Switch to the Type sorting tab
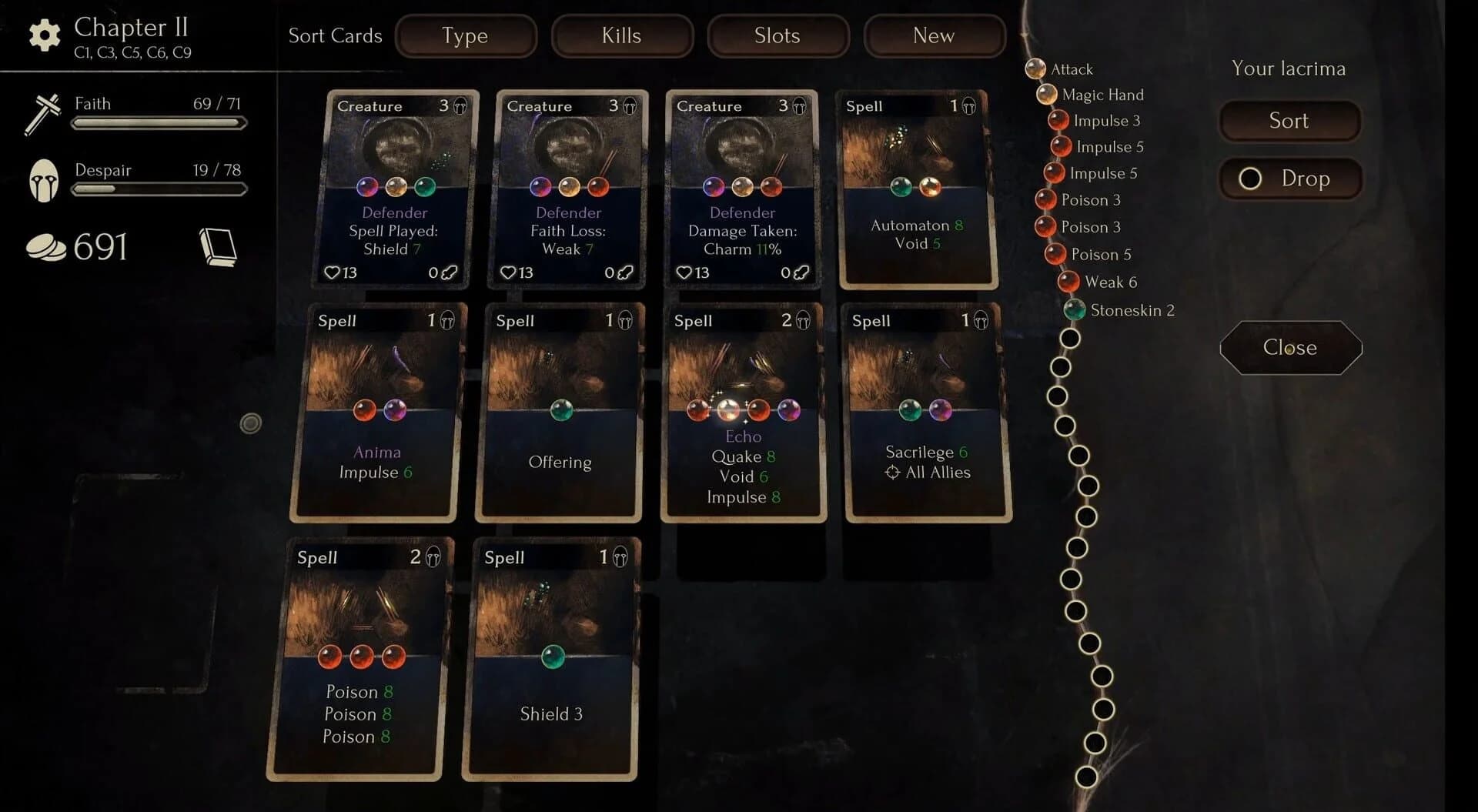 click(x=465, y=35)
